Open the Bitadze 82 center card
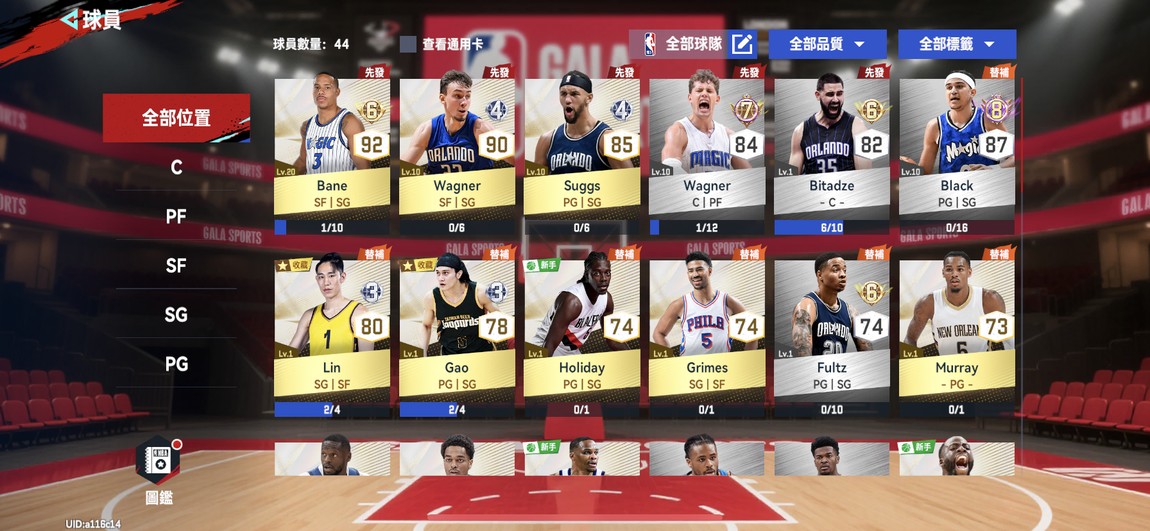This screenshot has width=1150, height=531. click(832, 145)
